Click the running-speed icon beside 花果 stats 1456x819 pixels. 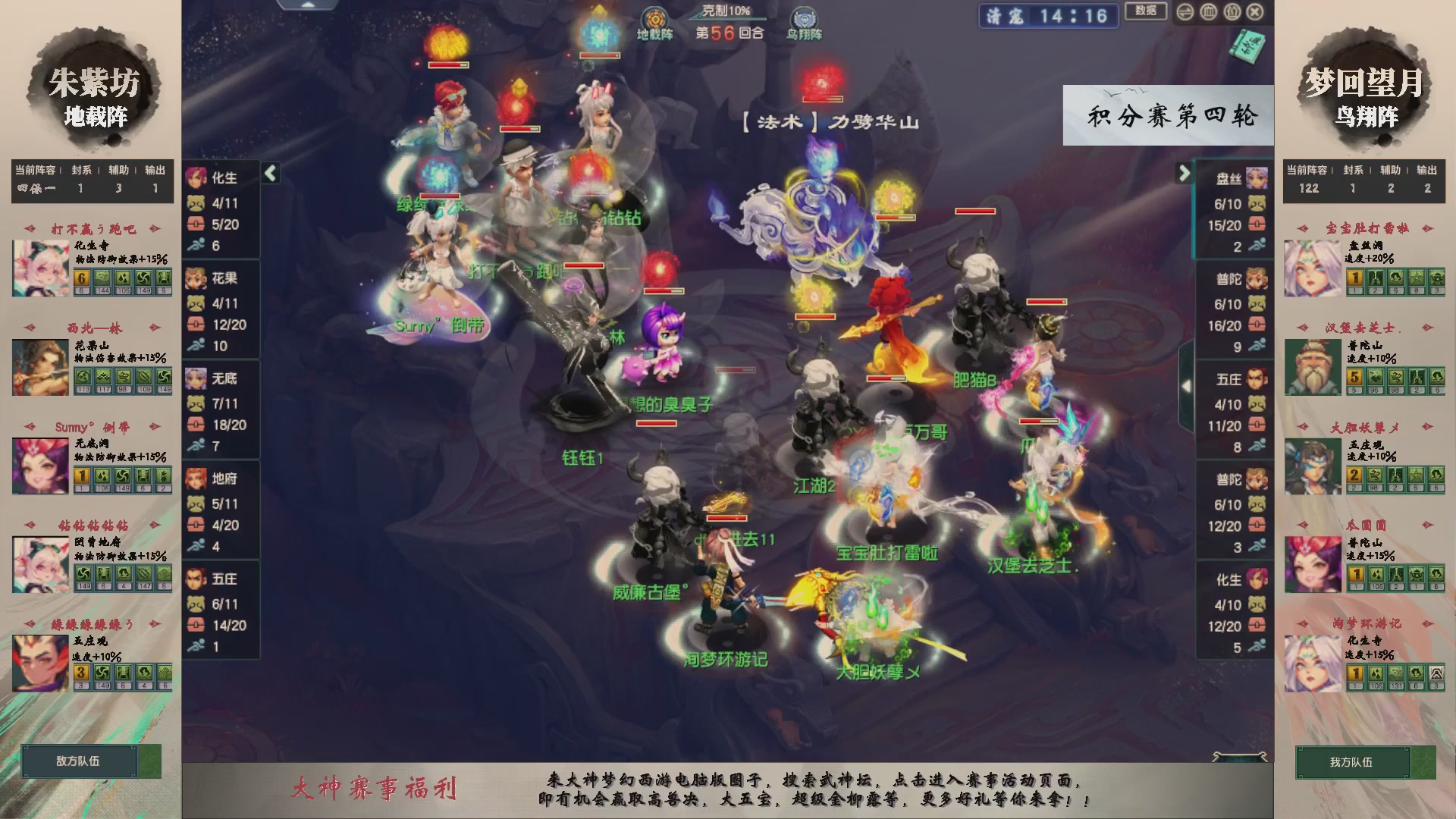(196, 345)
